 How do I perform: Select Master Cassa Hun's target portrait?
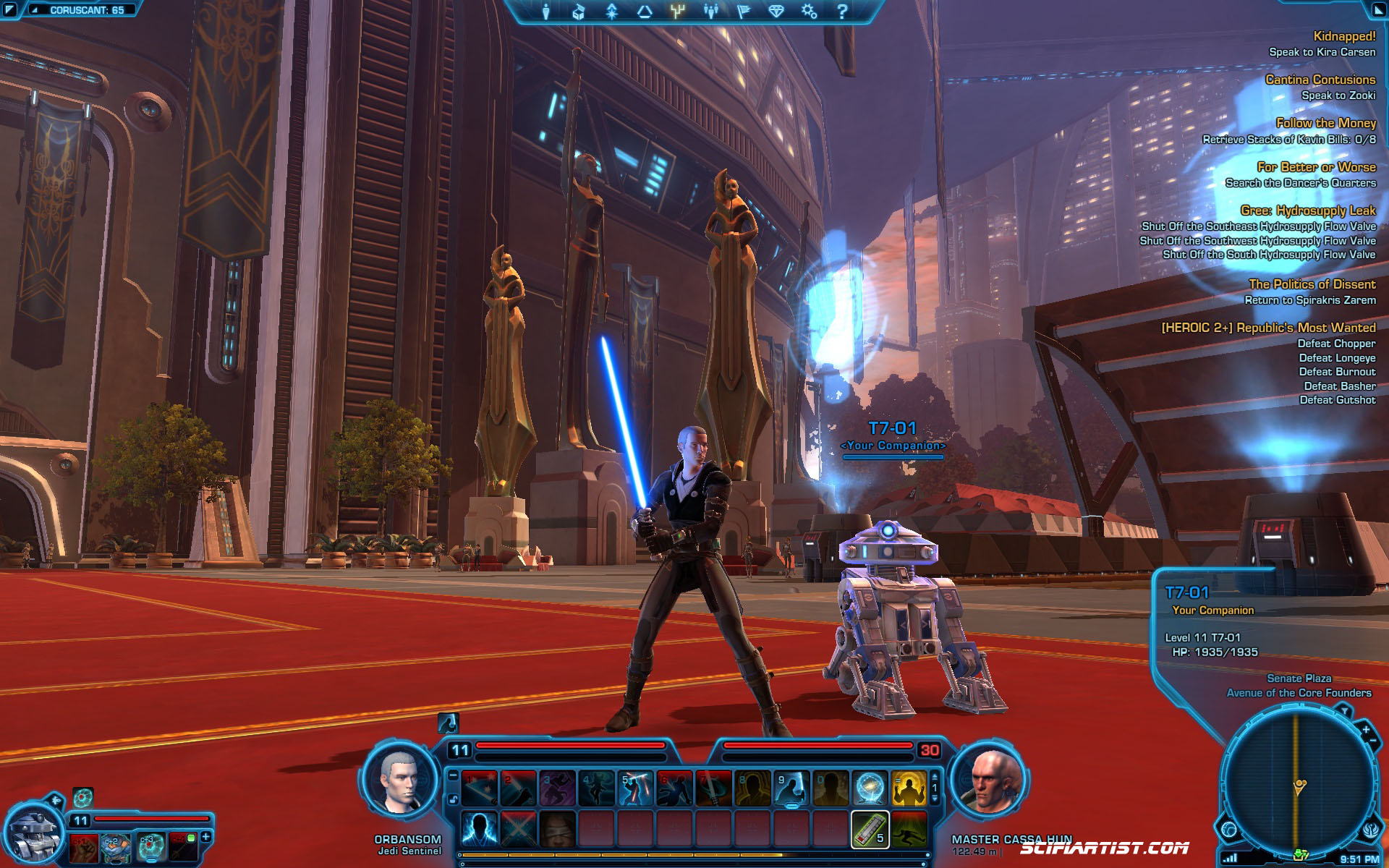(990, 782)
